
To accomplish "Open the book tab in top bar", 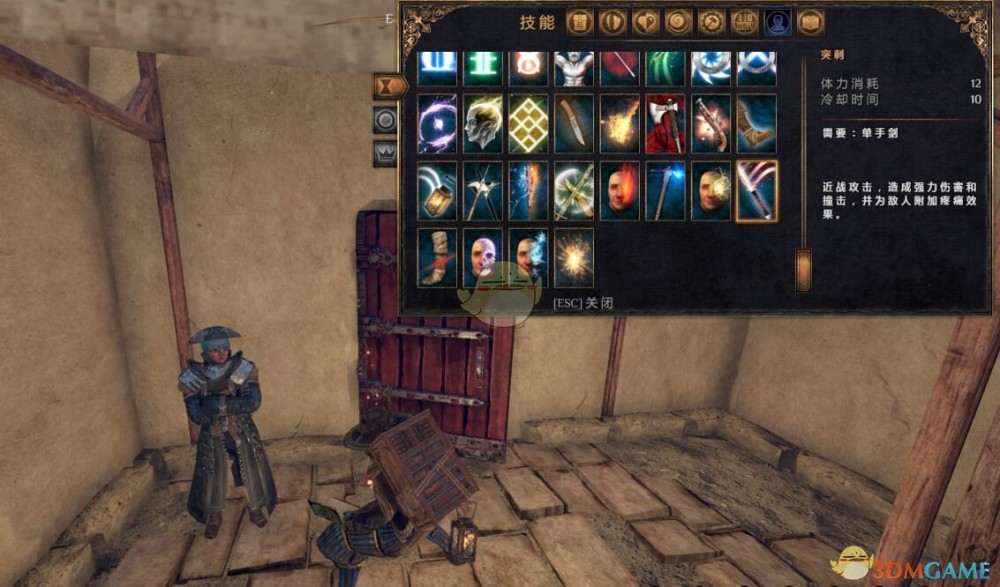I will point(810,22).
